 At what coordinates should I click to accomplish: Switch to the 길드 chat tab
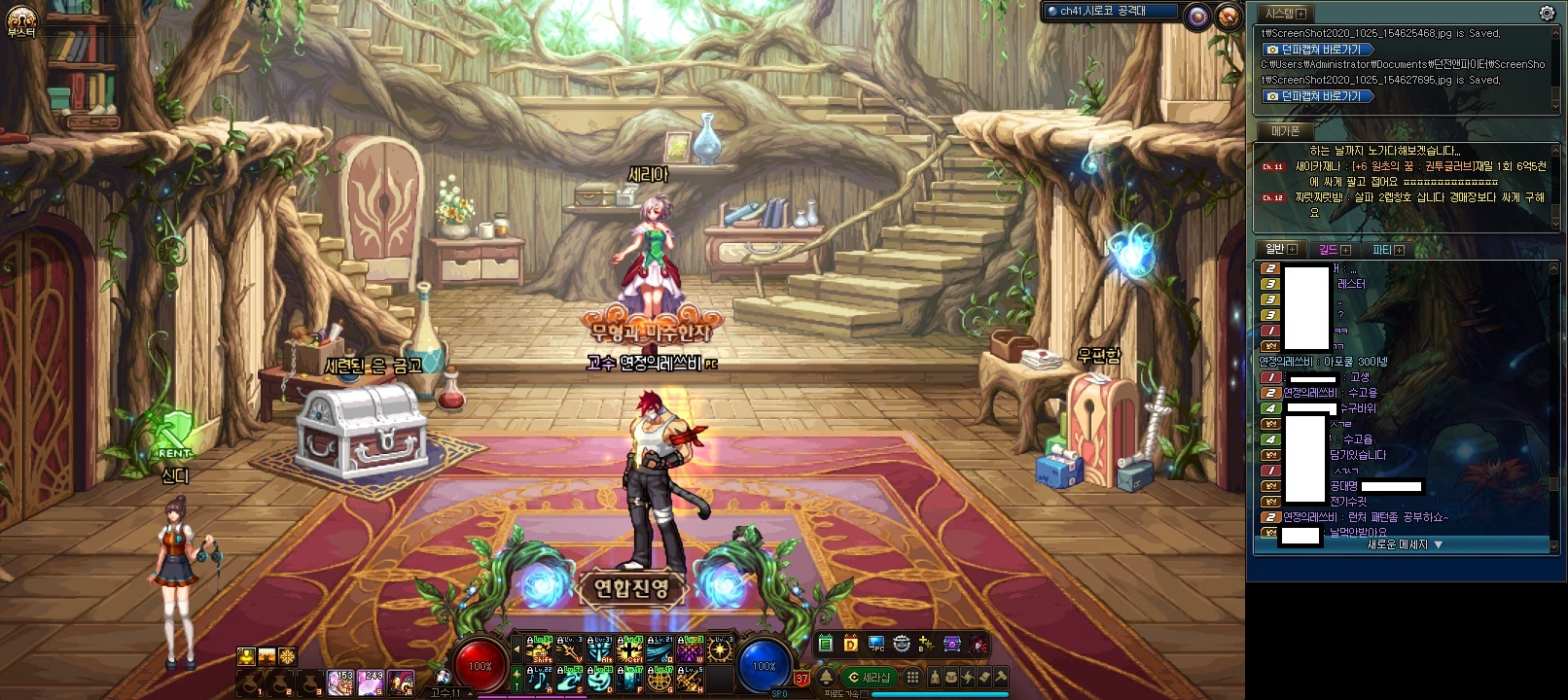pyautogui.click(x=1334, y=250)
